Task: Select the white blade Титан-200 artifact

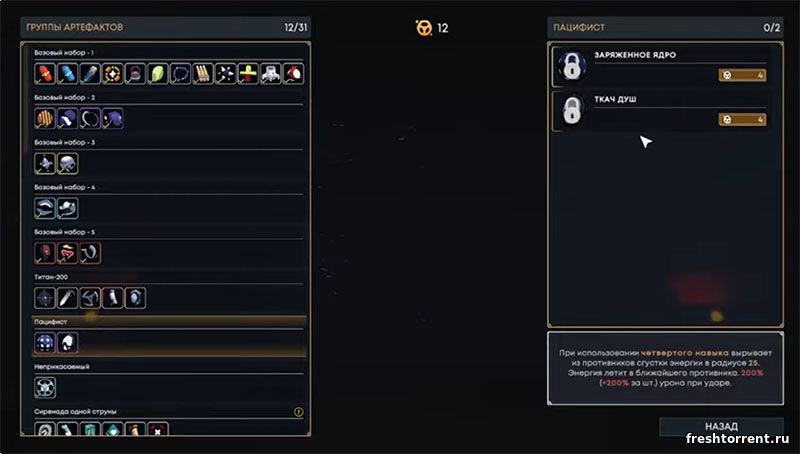Action: click(67, 297)
